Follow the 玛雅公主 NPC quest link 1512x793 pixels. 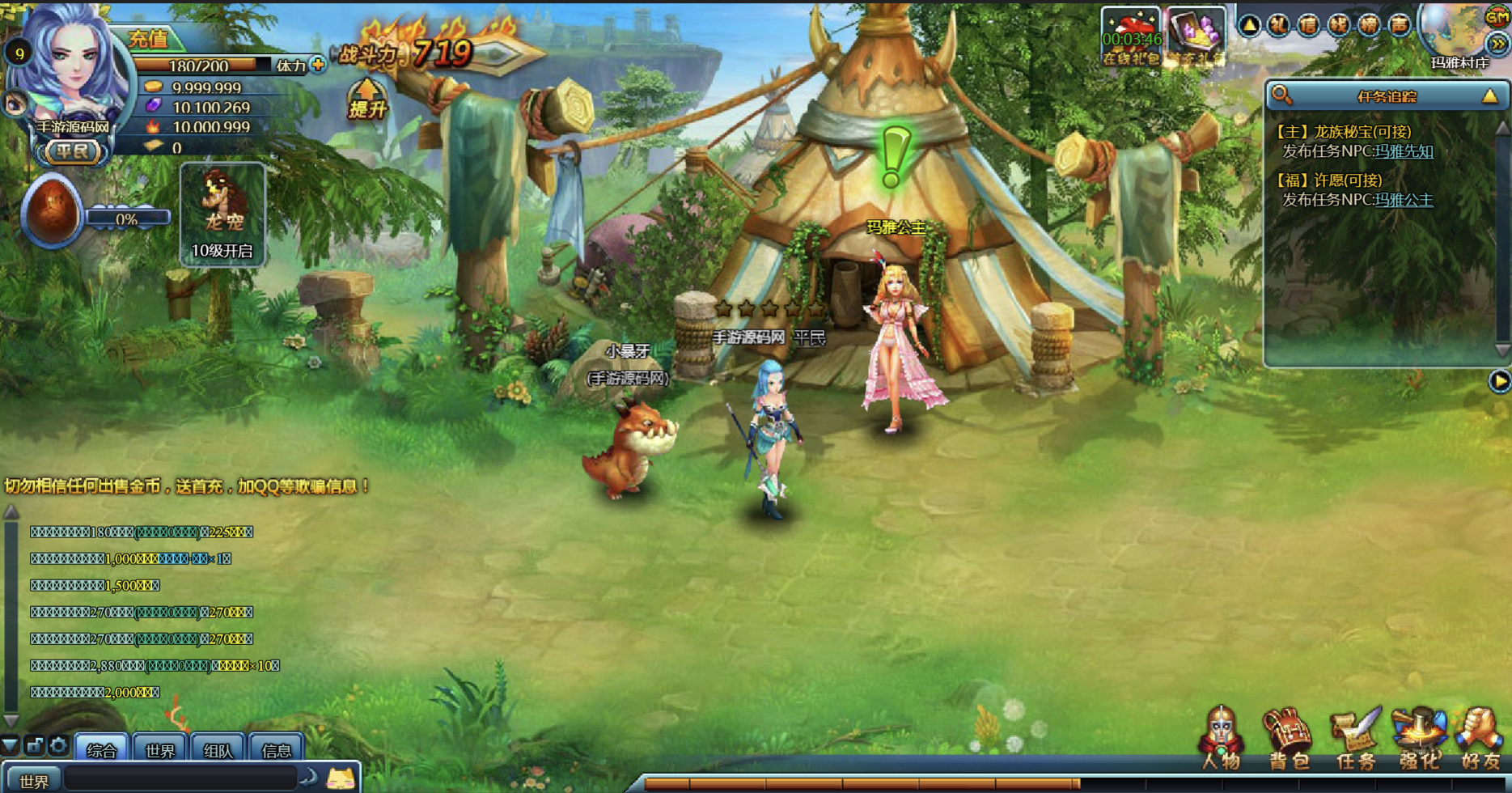point(1404,200)
